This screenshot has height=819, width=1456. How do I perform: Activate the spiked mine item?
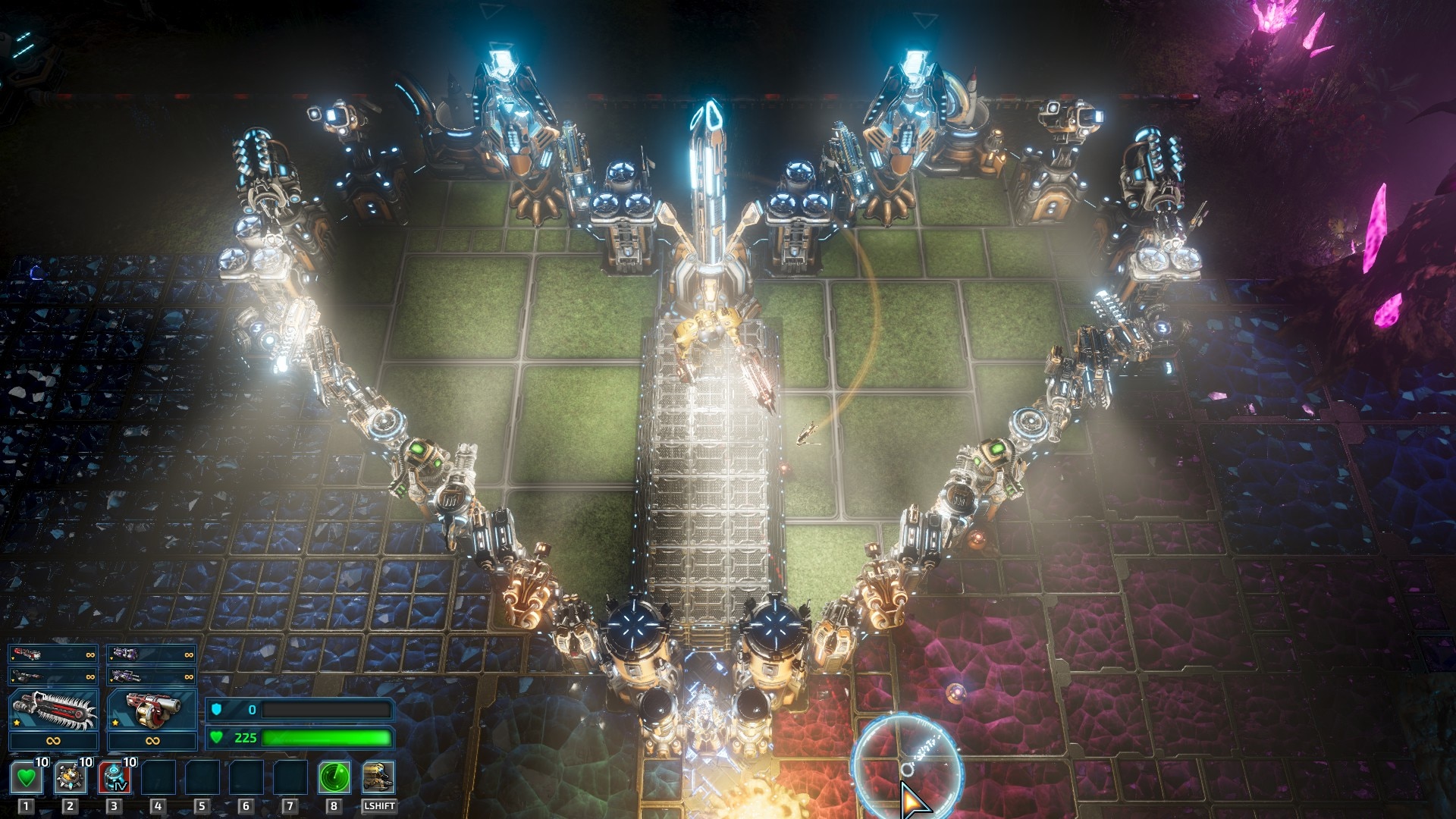point(70,777)
